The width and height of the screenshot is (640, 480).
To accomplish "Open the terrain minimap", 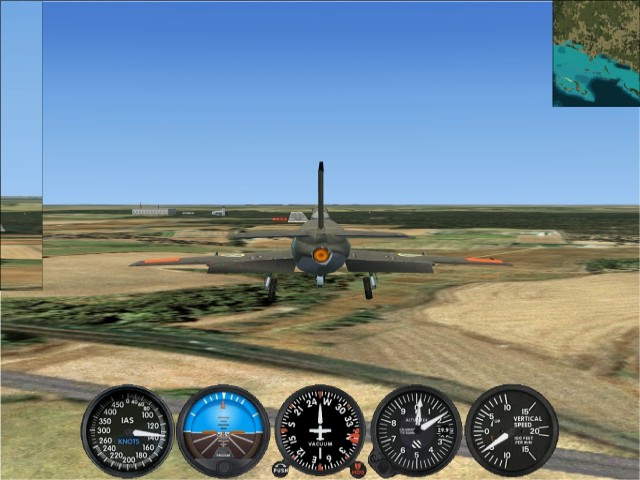I will point(596,53).
